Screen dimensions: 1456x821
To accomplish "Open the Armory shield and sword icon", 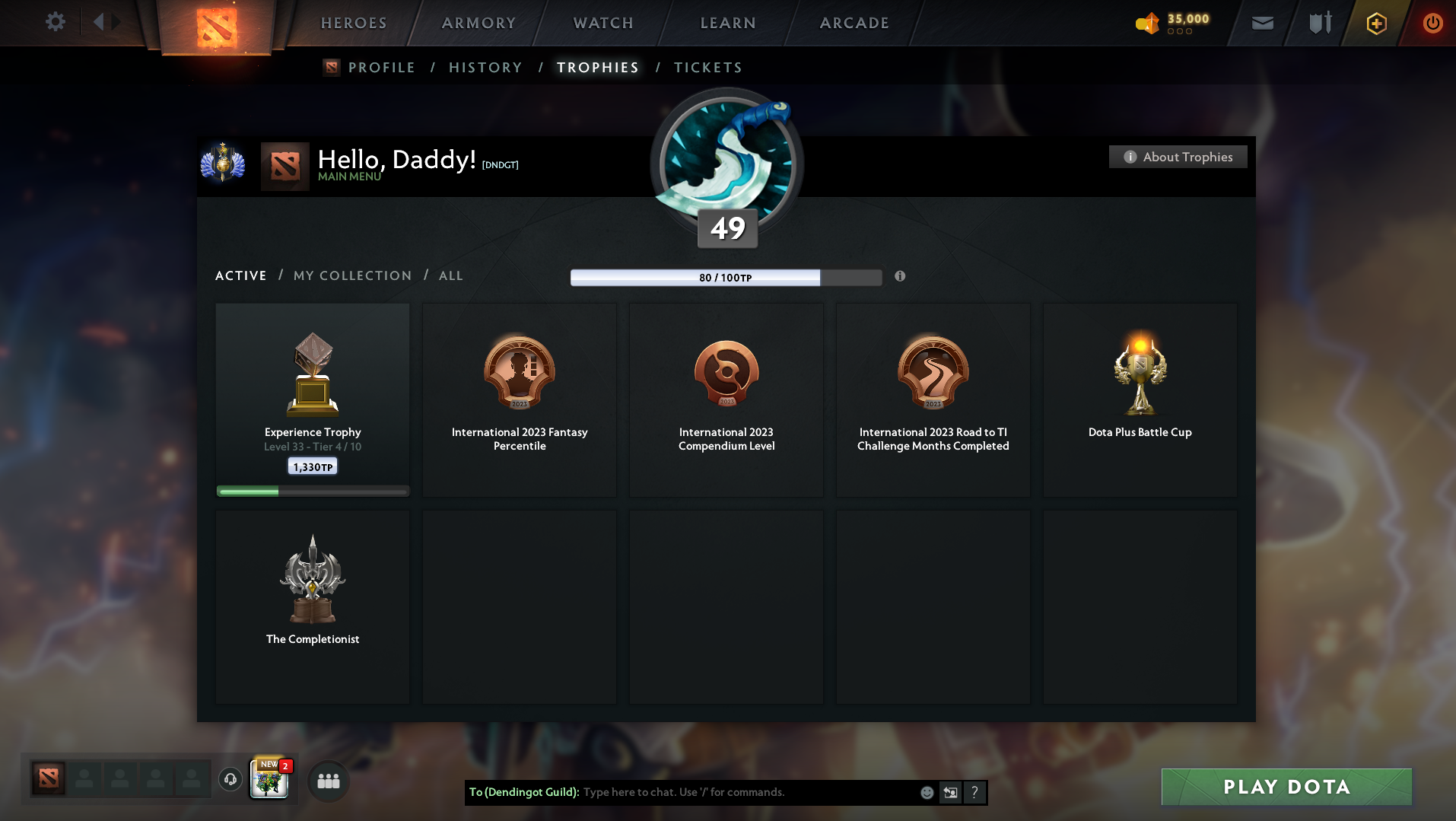I will tap(1320, 23).
